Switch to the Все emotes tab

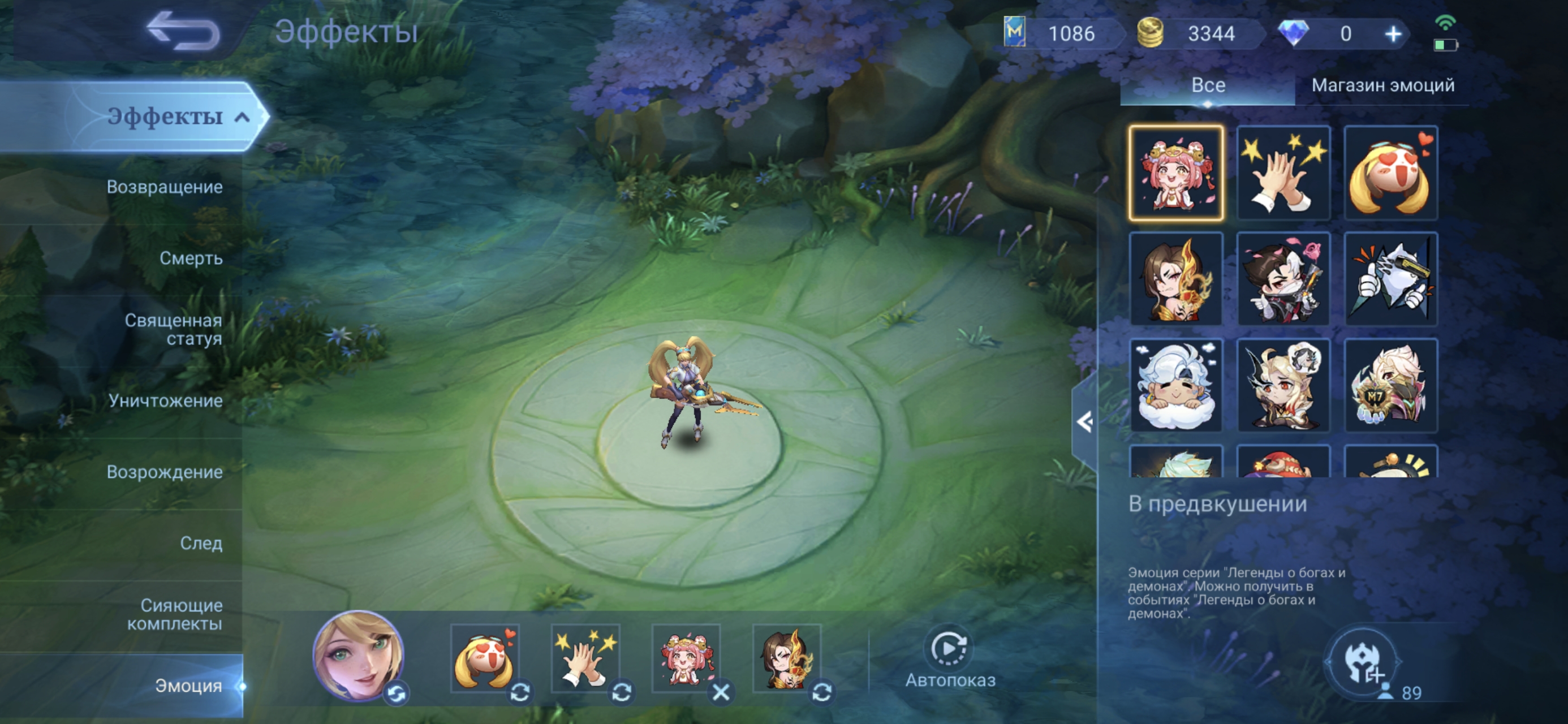coord(1208,85)
